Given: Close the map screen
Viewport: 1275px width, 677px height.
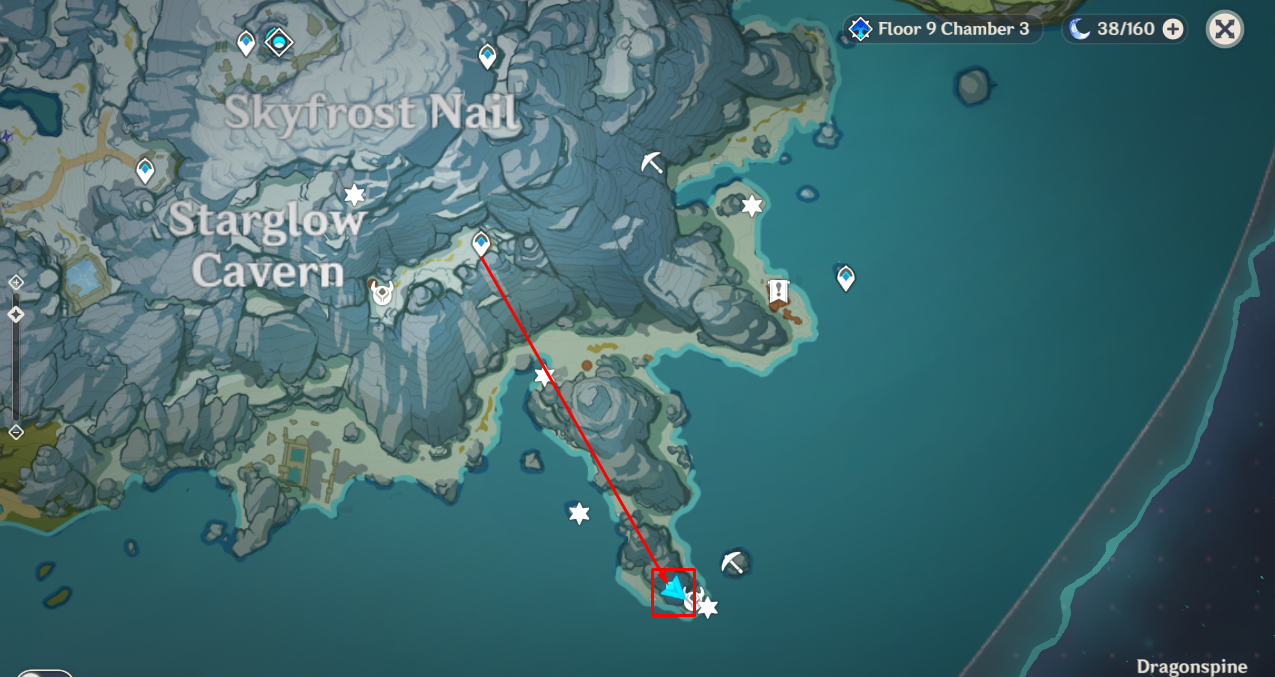Looking at the screenshot, I should 1225,29.
